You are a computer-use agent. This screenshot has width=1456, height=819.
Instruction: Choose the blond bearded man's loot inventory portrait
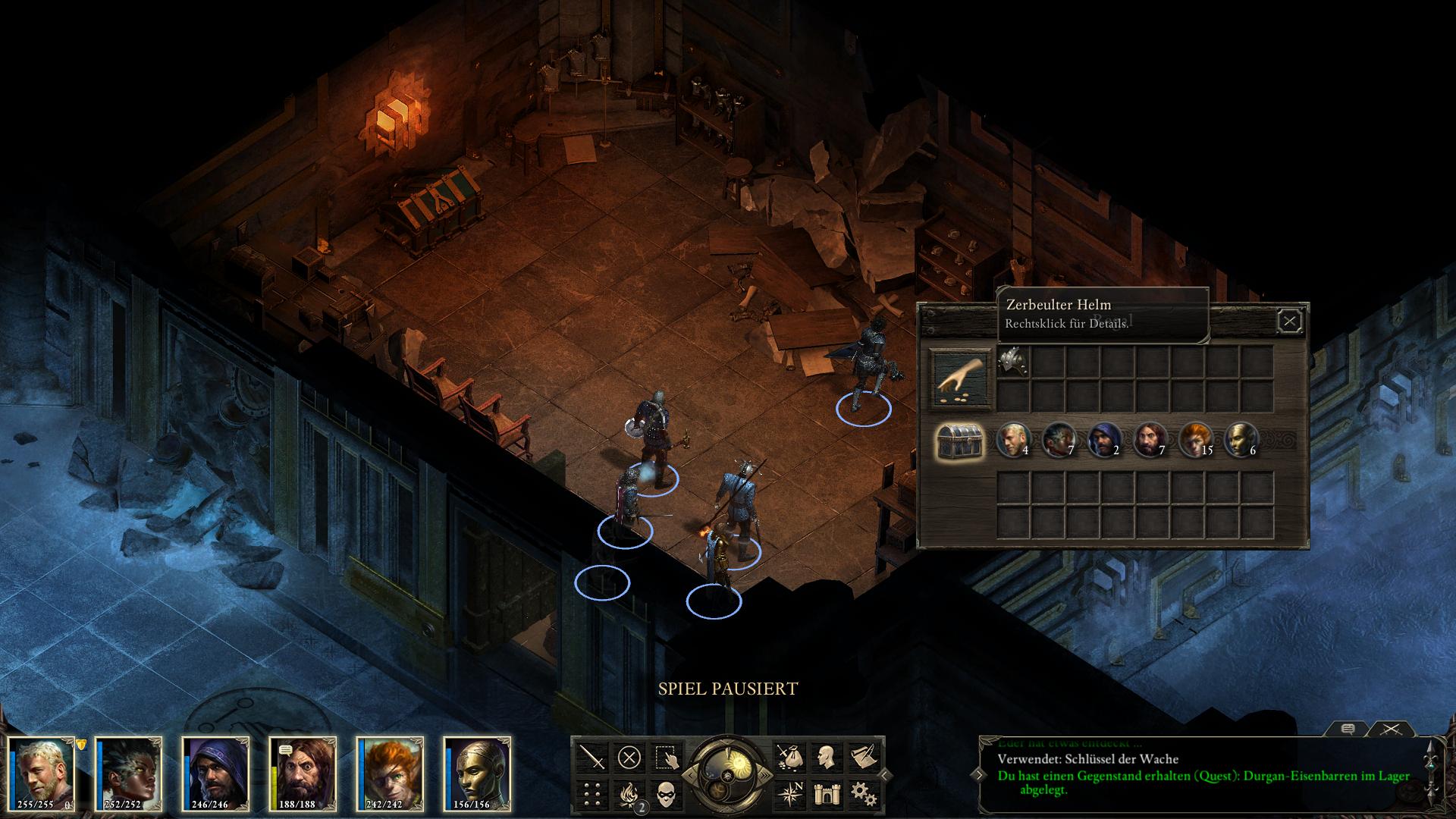[1010, 439]
